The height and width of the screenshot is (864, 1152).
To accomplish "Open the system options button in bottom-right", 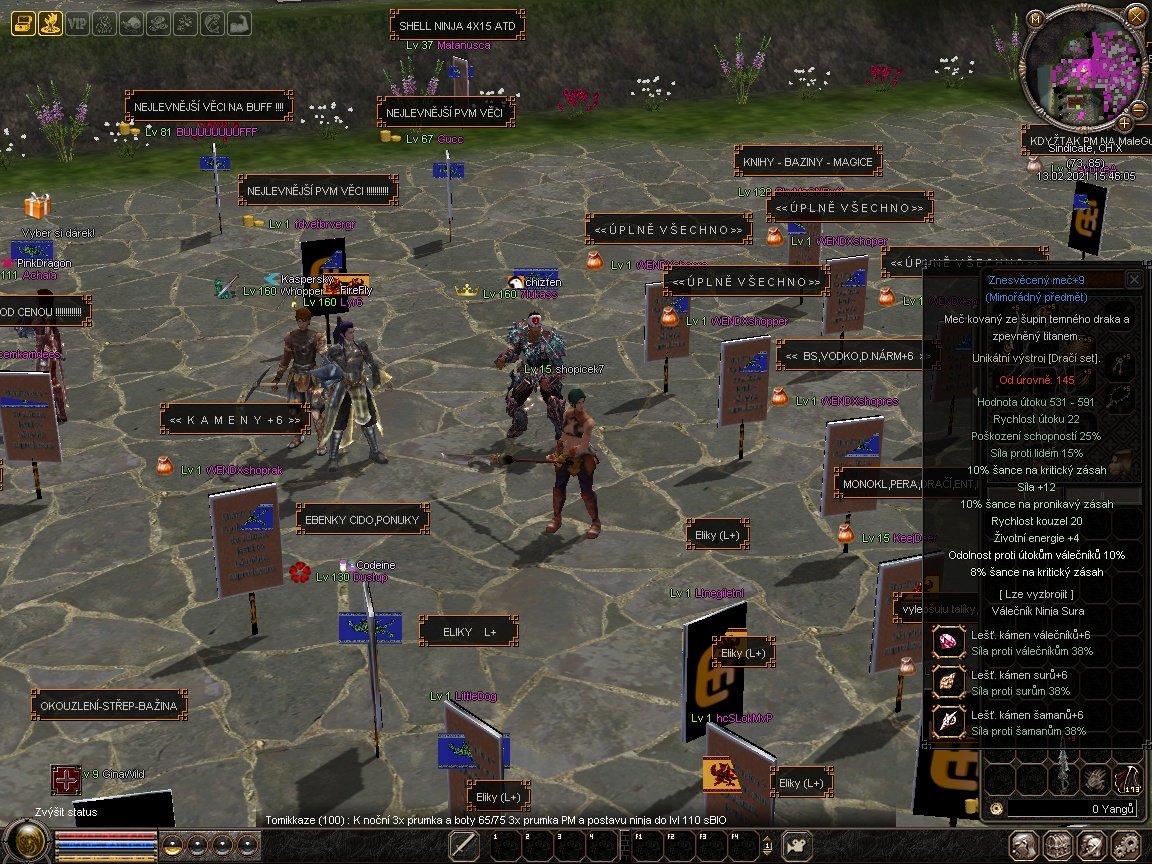I will tap(1126, 844).
